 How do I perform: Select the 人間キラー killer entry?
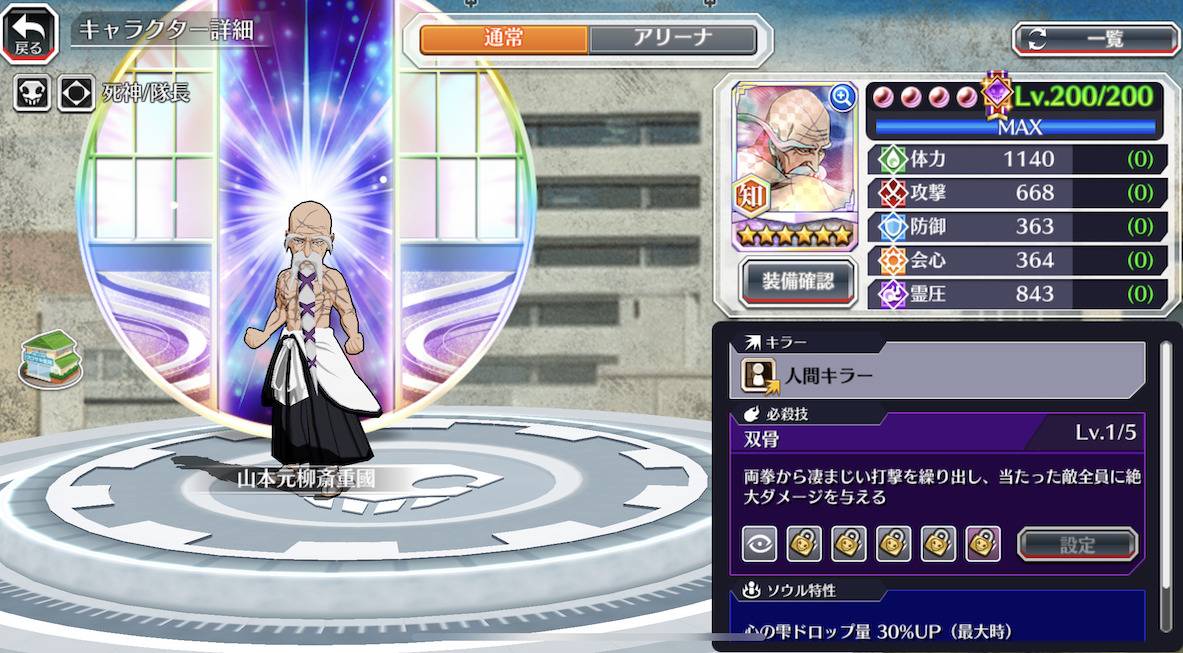940,376
